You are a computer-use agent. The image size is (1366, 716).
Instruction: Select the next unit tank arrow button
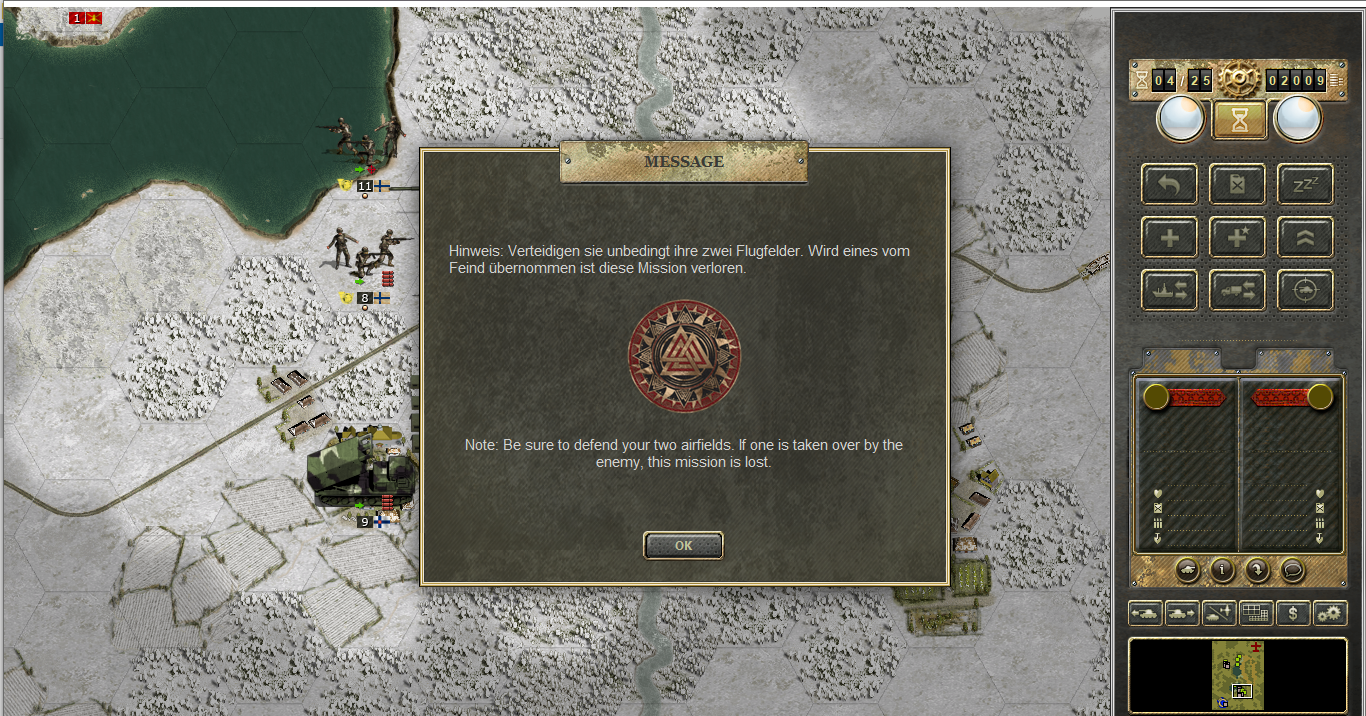[1182, 613]
